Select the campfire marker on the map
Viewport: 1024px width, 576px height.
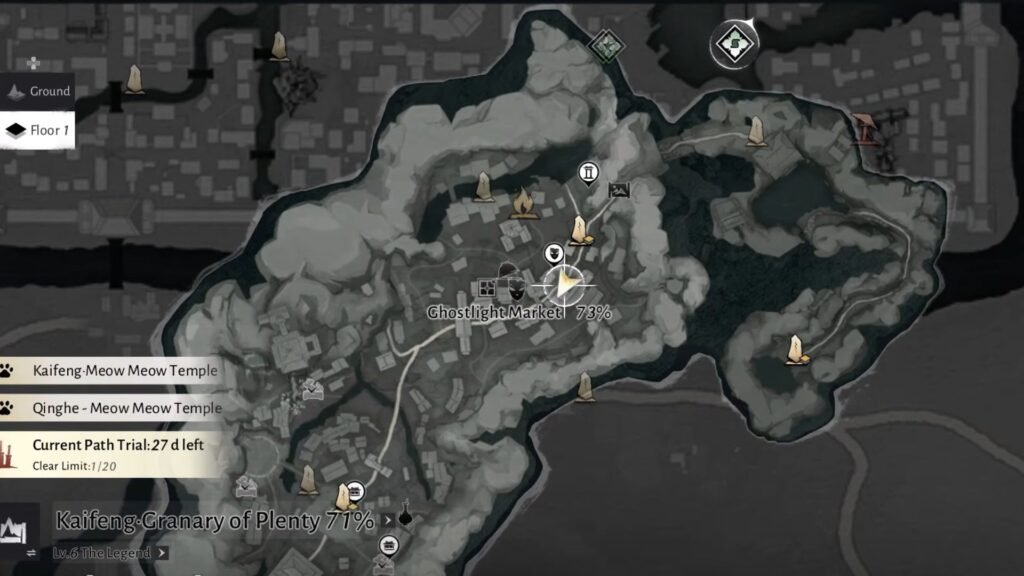click(x=522, y=203)
